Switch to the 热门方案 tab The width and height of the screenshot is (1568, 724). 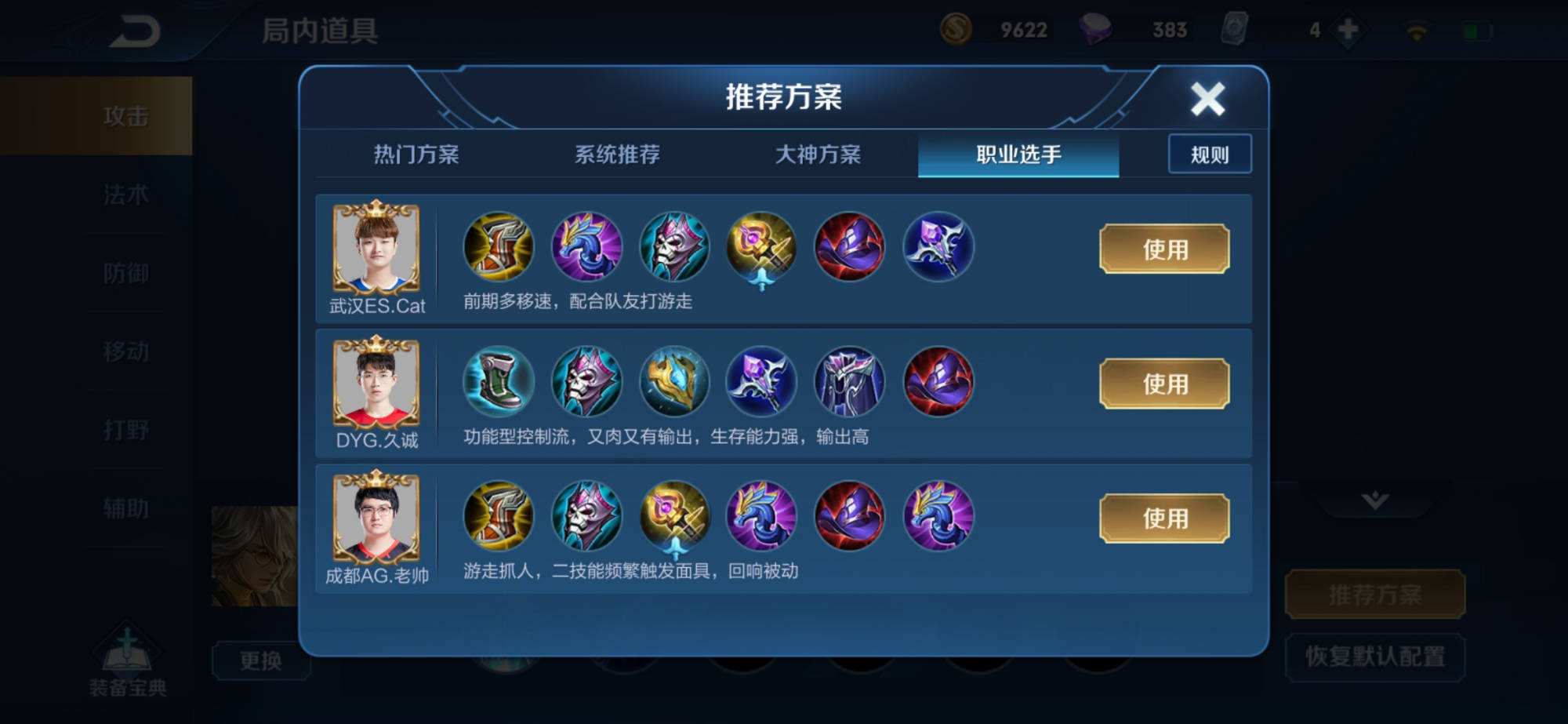coord(418,155)
